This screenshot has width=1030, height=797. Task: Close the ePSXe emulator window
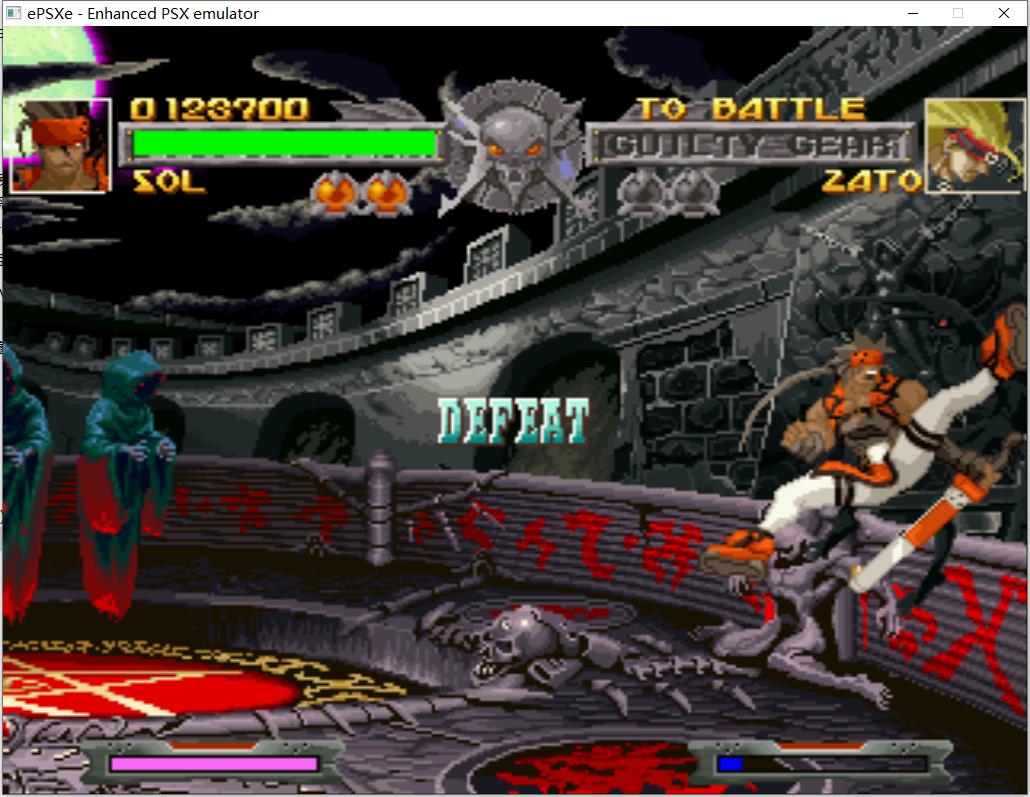(x=1004, y=13)
